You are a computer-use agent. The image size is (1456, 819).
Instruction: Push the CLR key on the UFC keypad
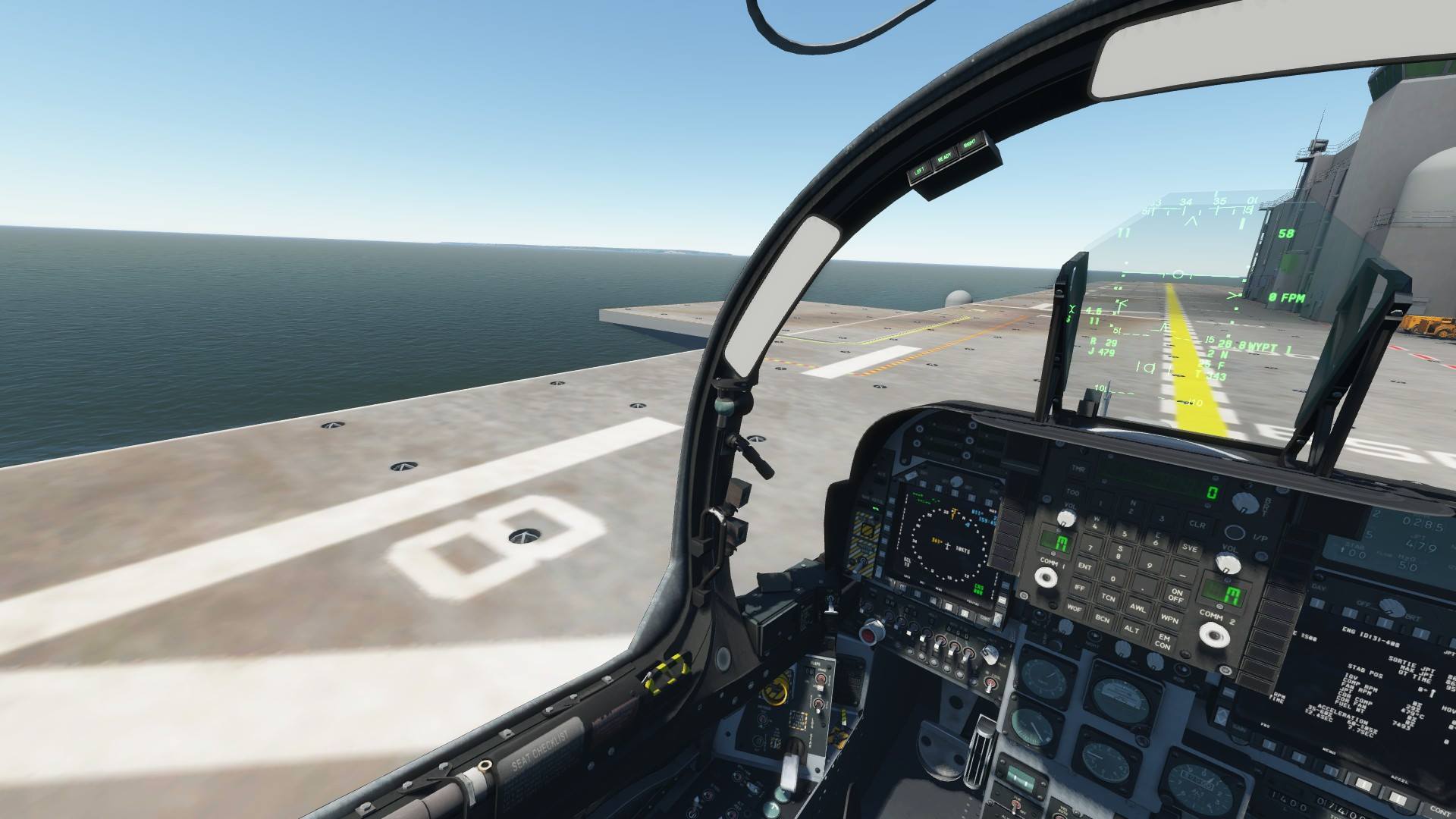[1197, 524]
